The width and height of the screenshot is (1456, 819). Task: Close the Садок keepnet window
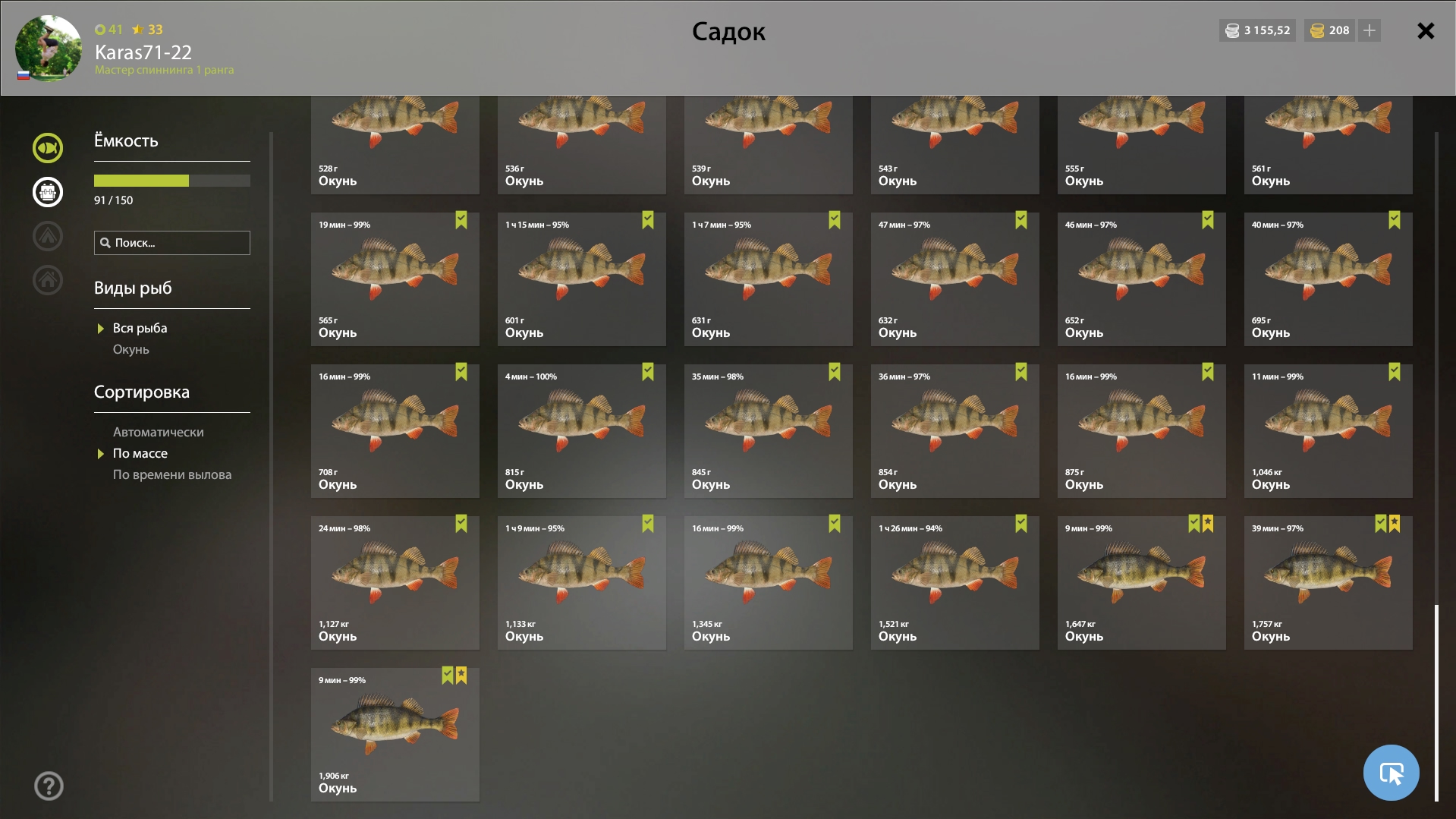tap(1426, 31)
